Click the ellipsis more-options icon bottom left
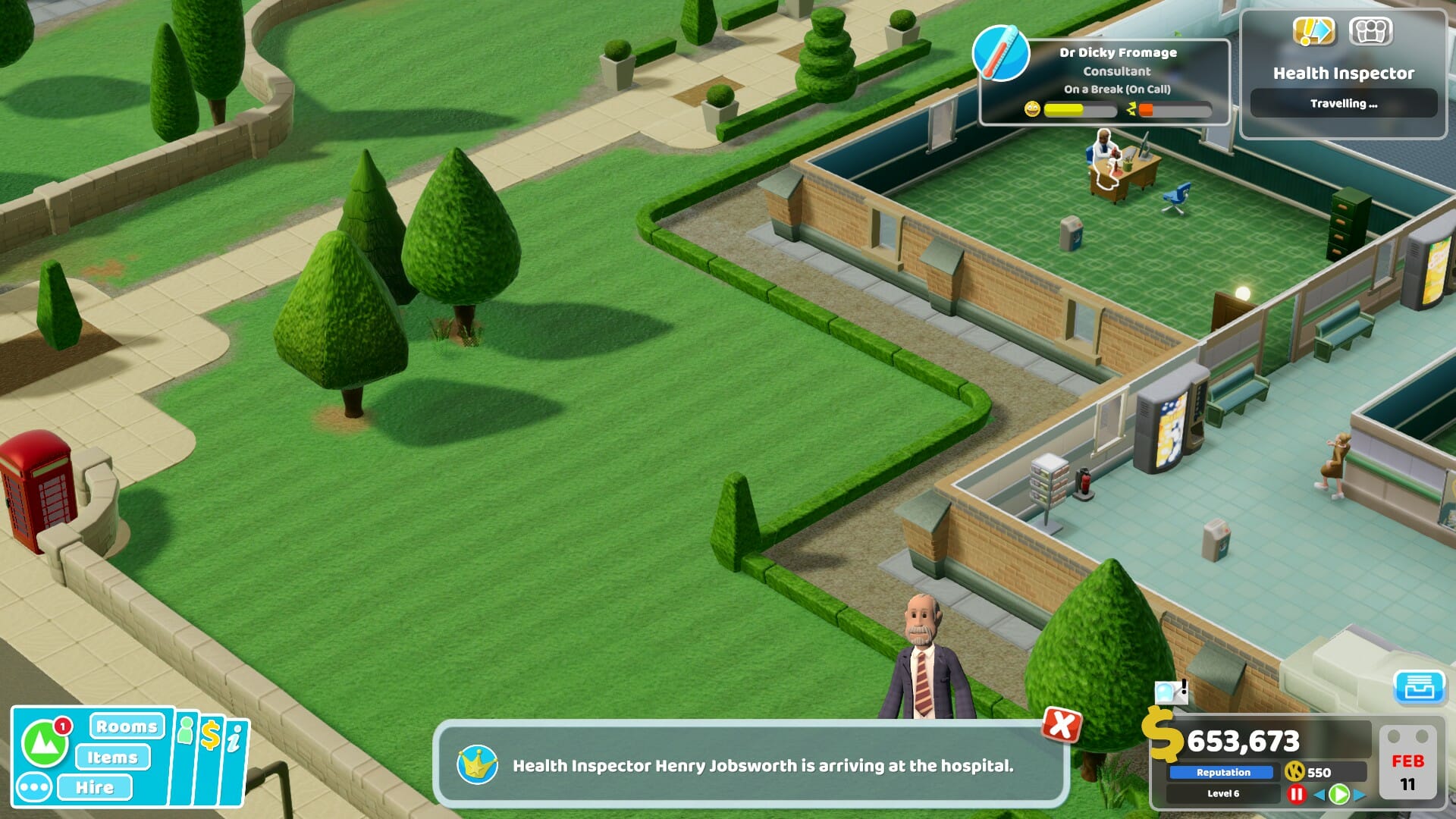The height and width of the screenshot is (819, 1456). click(x=34, y=786)
